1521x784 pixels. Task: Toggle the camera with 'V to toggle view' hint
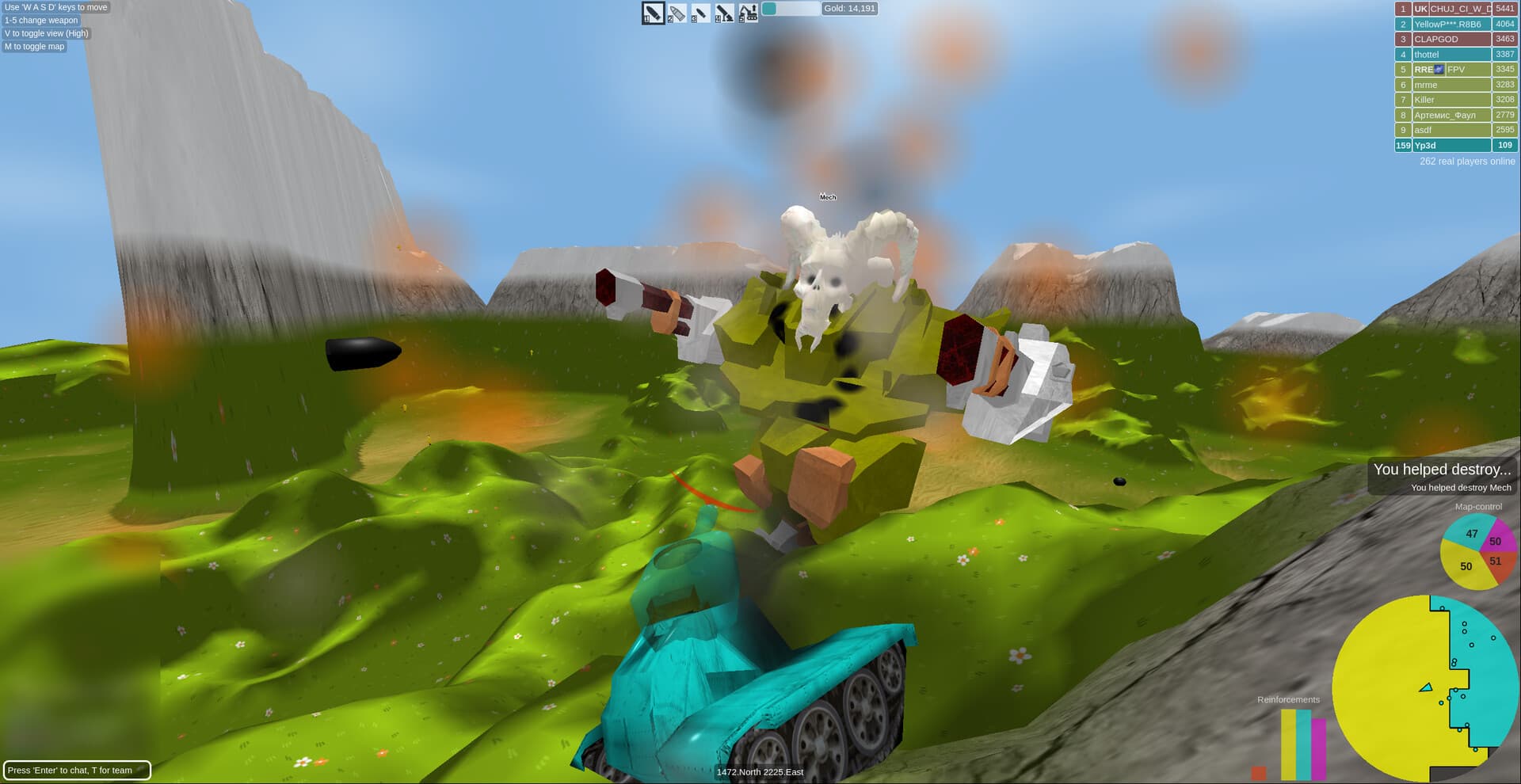tap(46, 33)
